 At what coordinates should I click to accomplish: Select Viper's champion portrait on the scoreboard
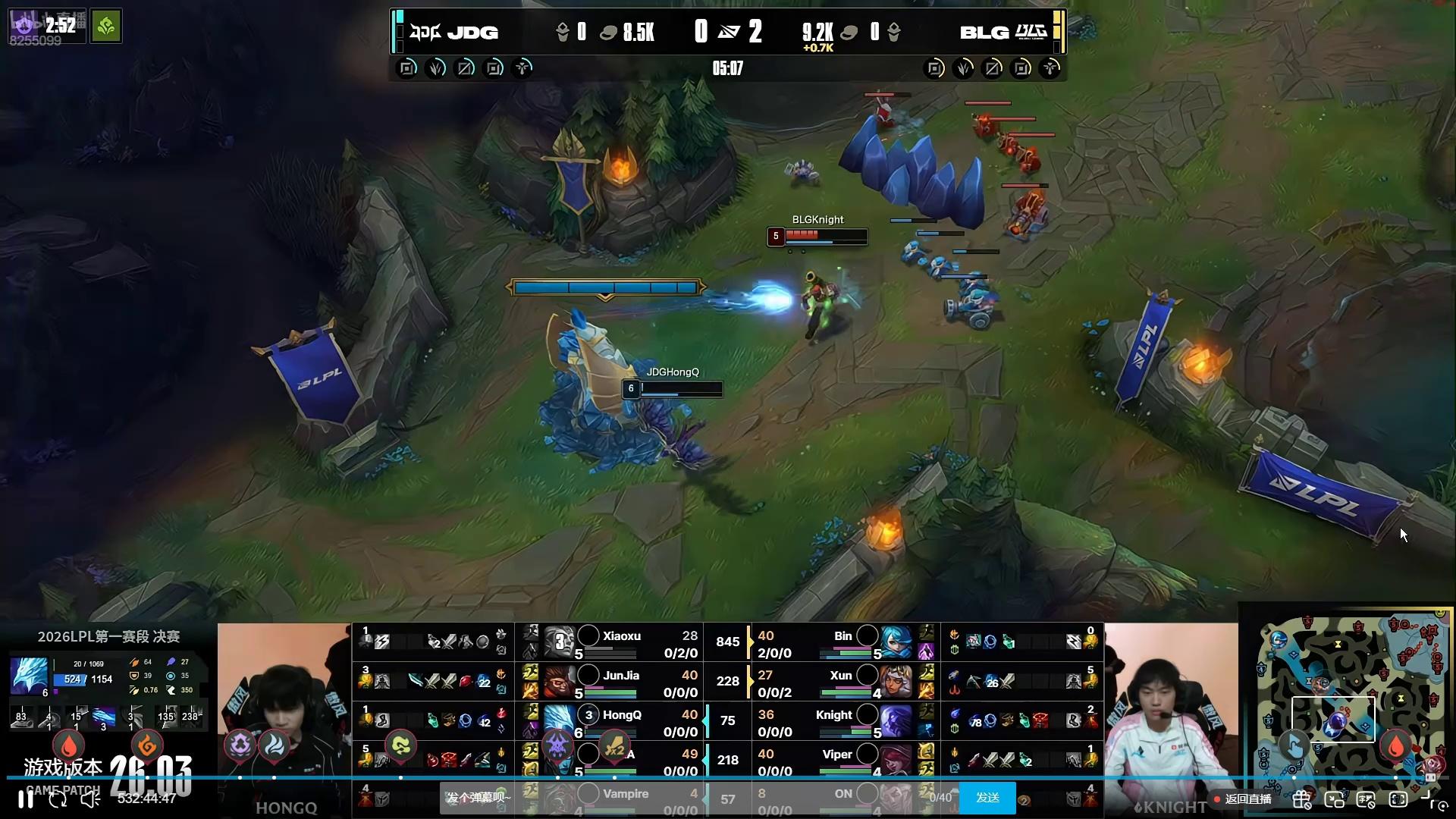click(896, 759)
